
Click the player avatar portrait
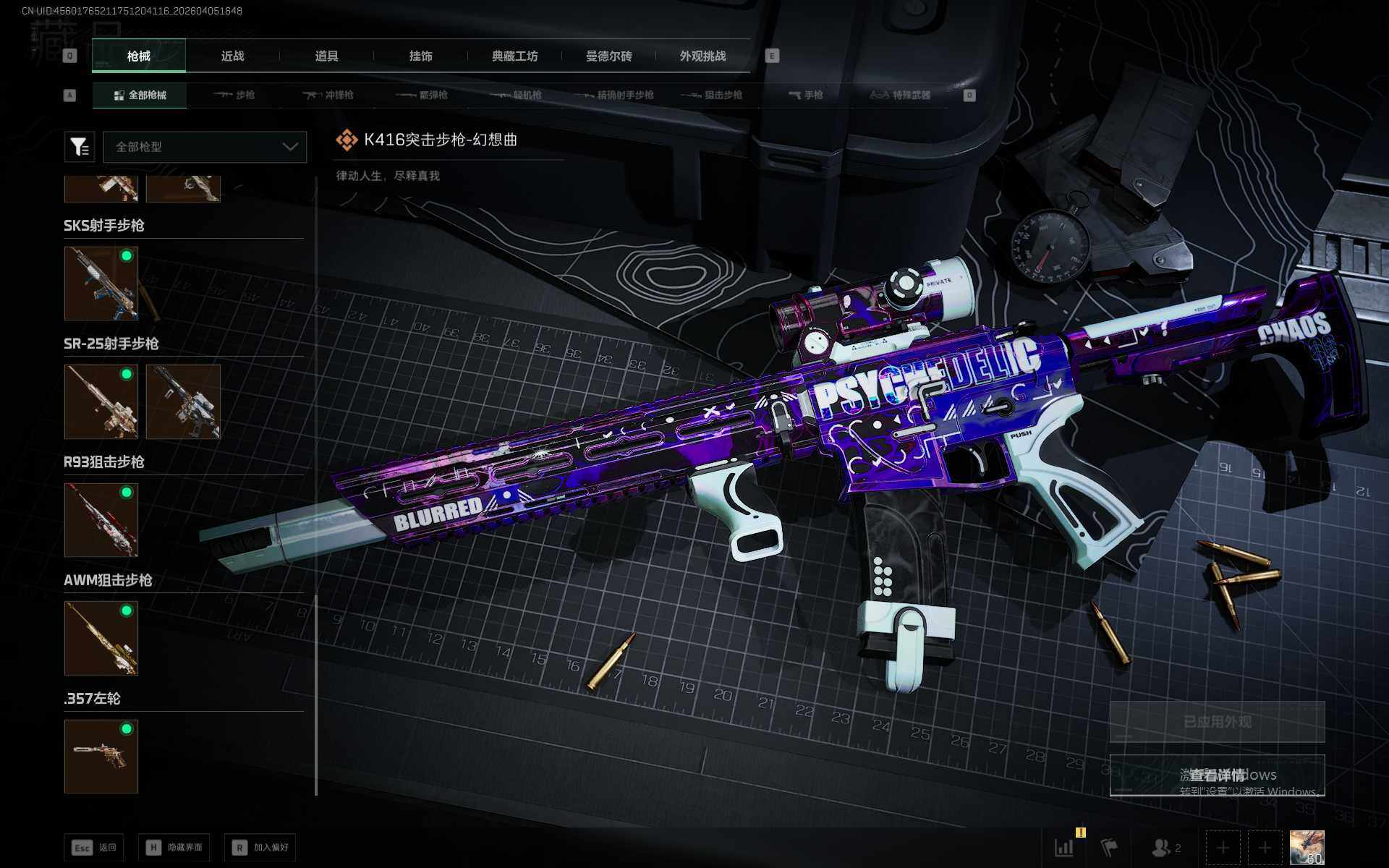tap(1307, 847)
